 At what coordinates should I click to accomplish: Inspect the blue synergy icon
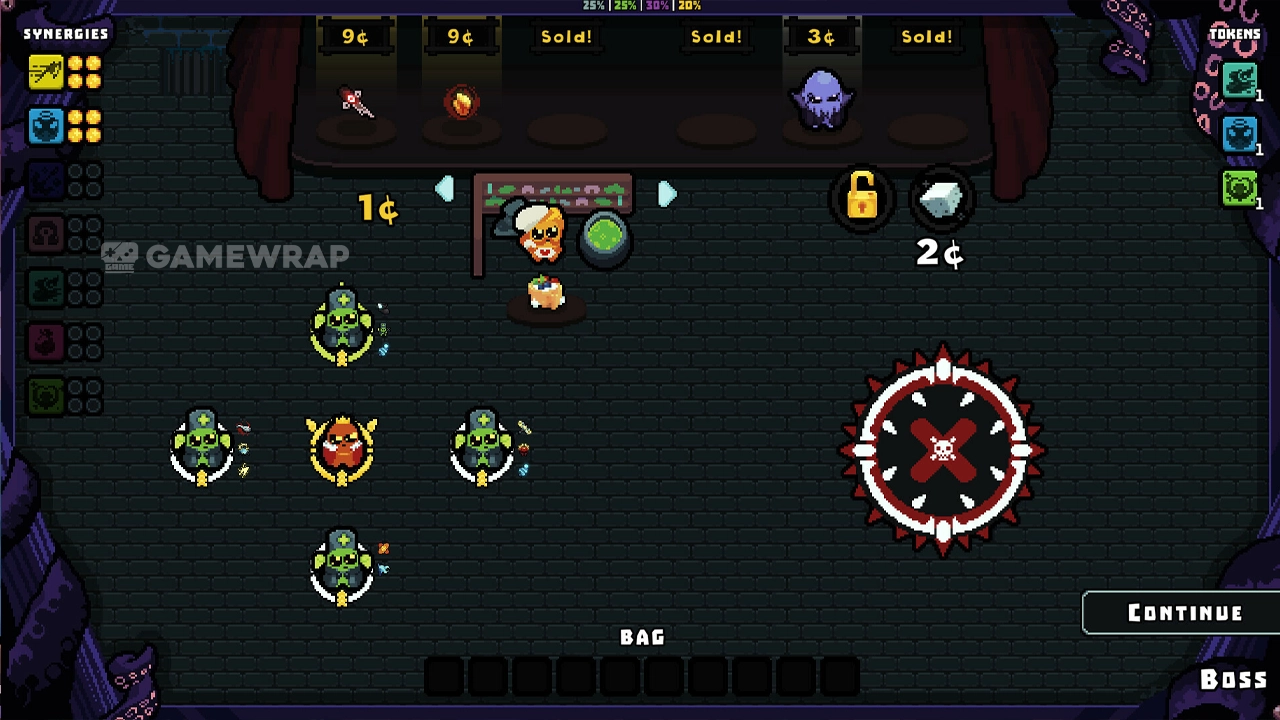(45, 126)
